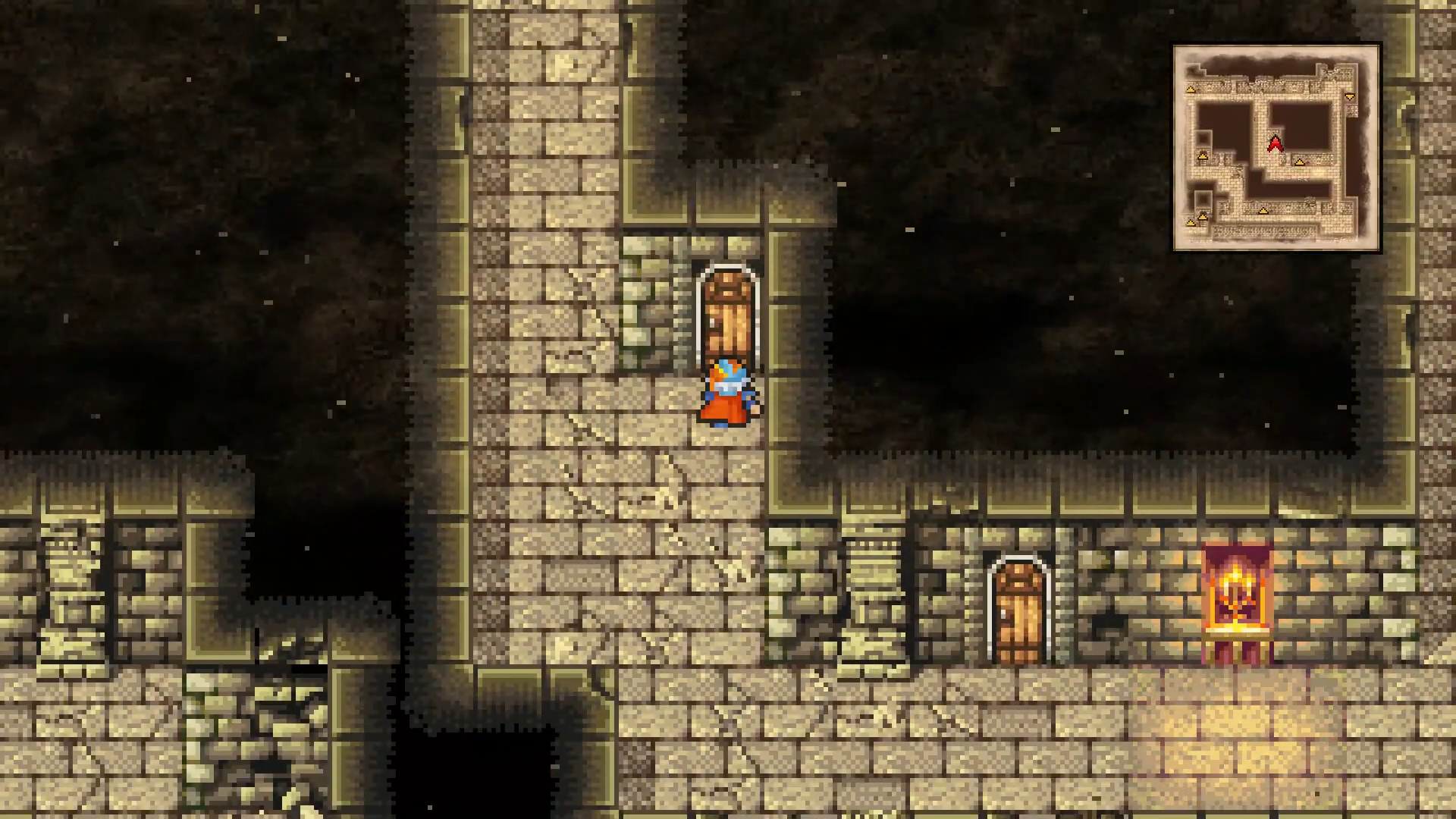Click the stairs marker below the player arrow
Screen dimensions: 1456x819
[1301, 162]
